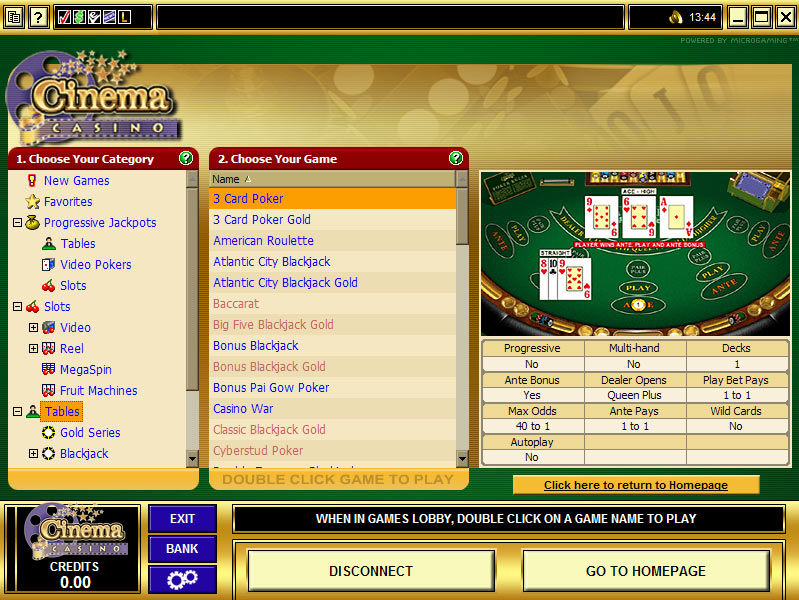Sort games by the Name column header

coord(226,179)
